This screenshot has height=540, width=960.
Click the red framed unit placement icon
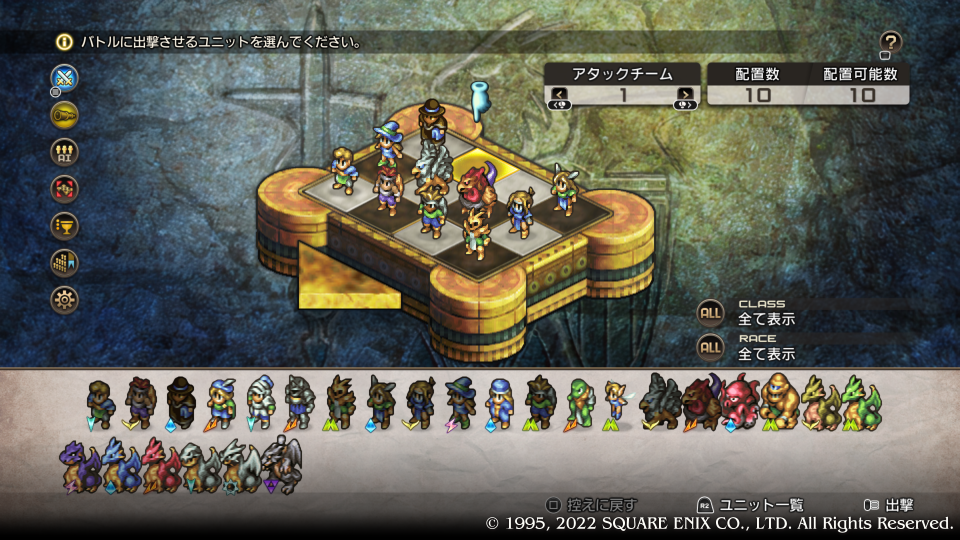(x=65, y=188)
